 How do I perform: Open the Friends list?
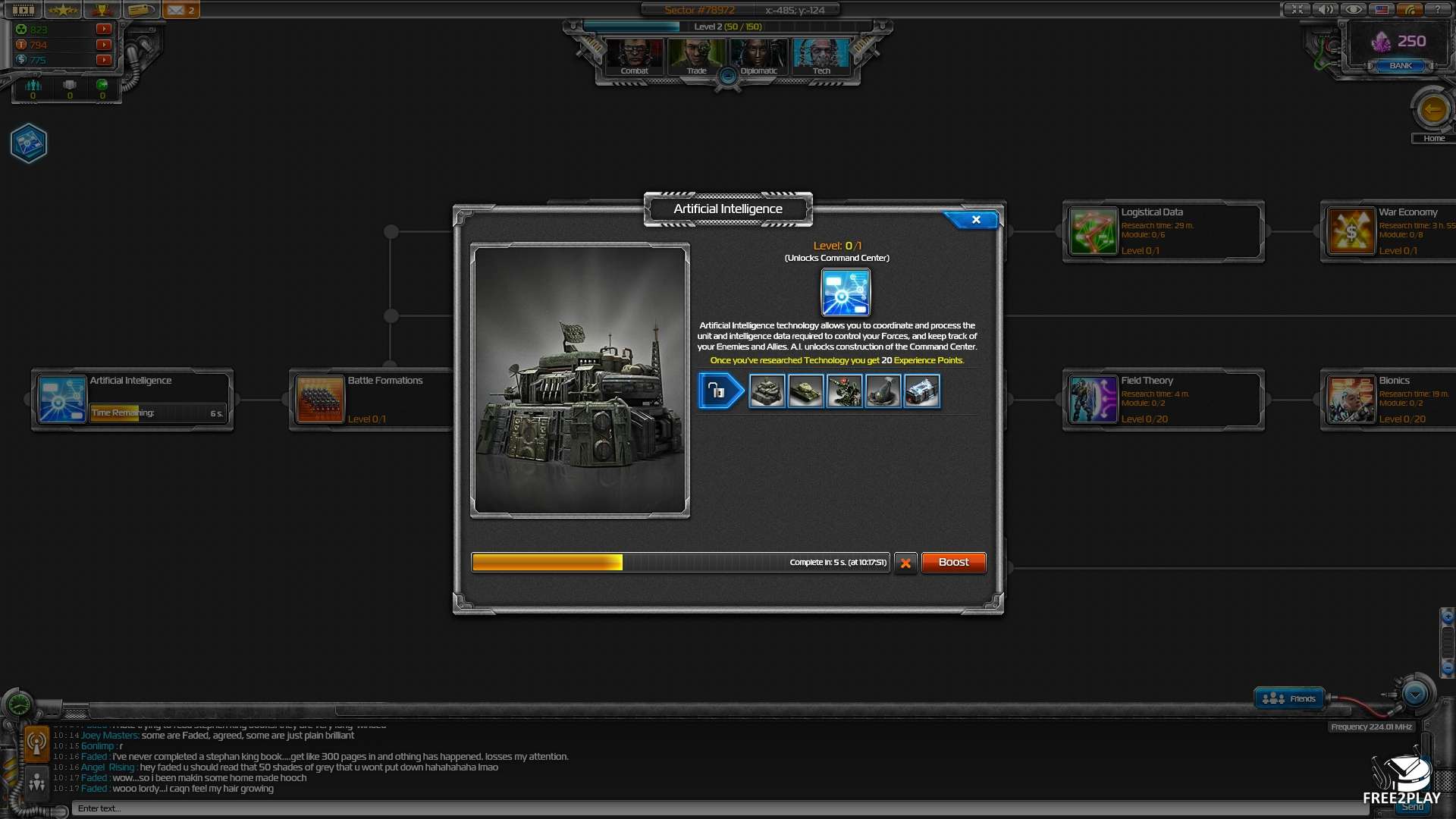coord(1289,698)
